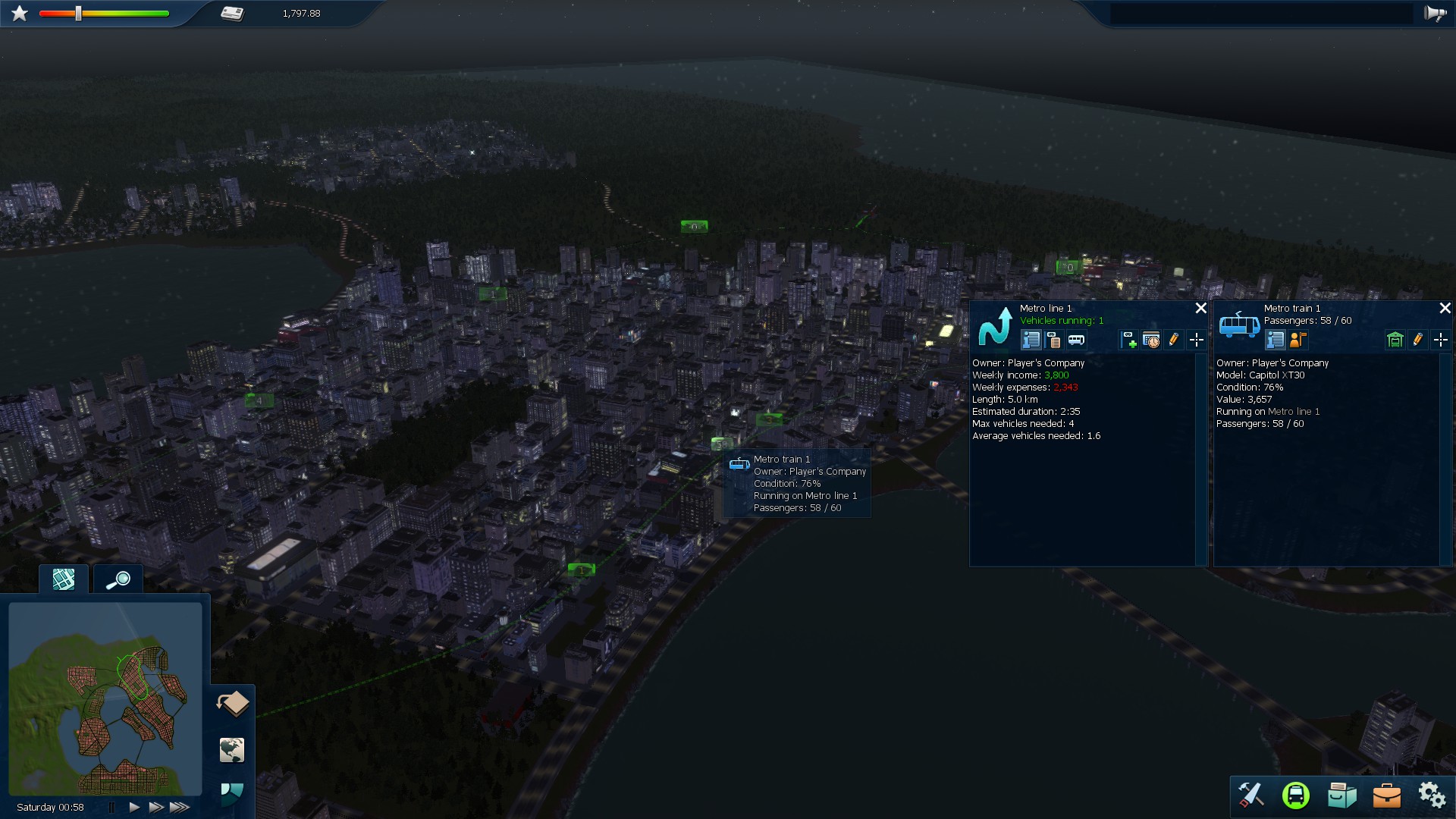Open the green vehicle lines menu
Viewport: 1456px width, 819px height.
click(x=1297, y=796)
